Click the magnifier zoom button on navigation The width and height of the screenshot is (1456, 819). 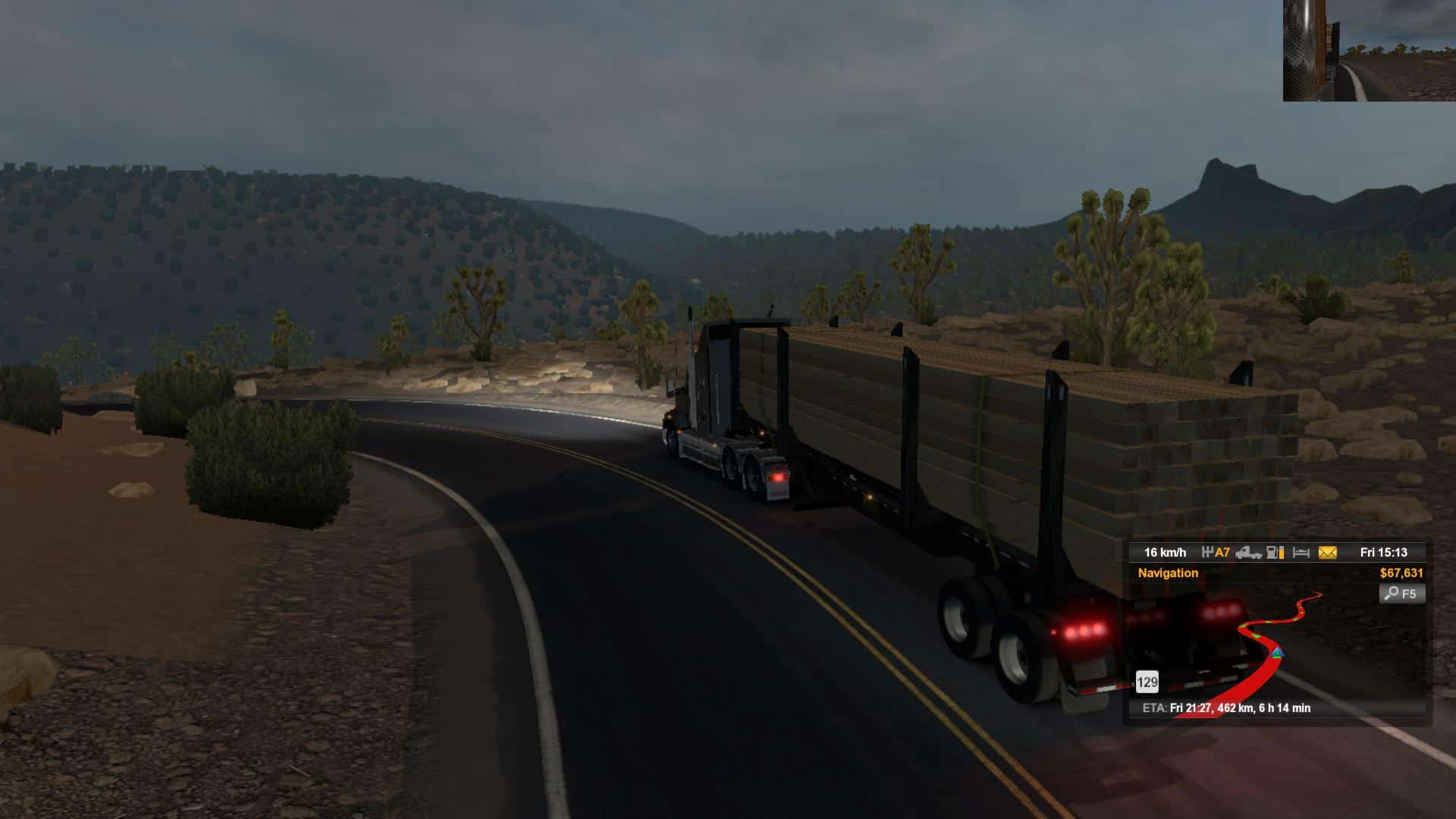[x=1401, y=594]
